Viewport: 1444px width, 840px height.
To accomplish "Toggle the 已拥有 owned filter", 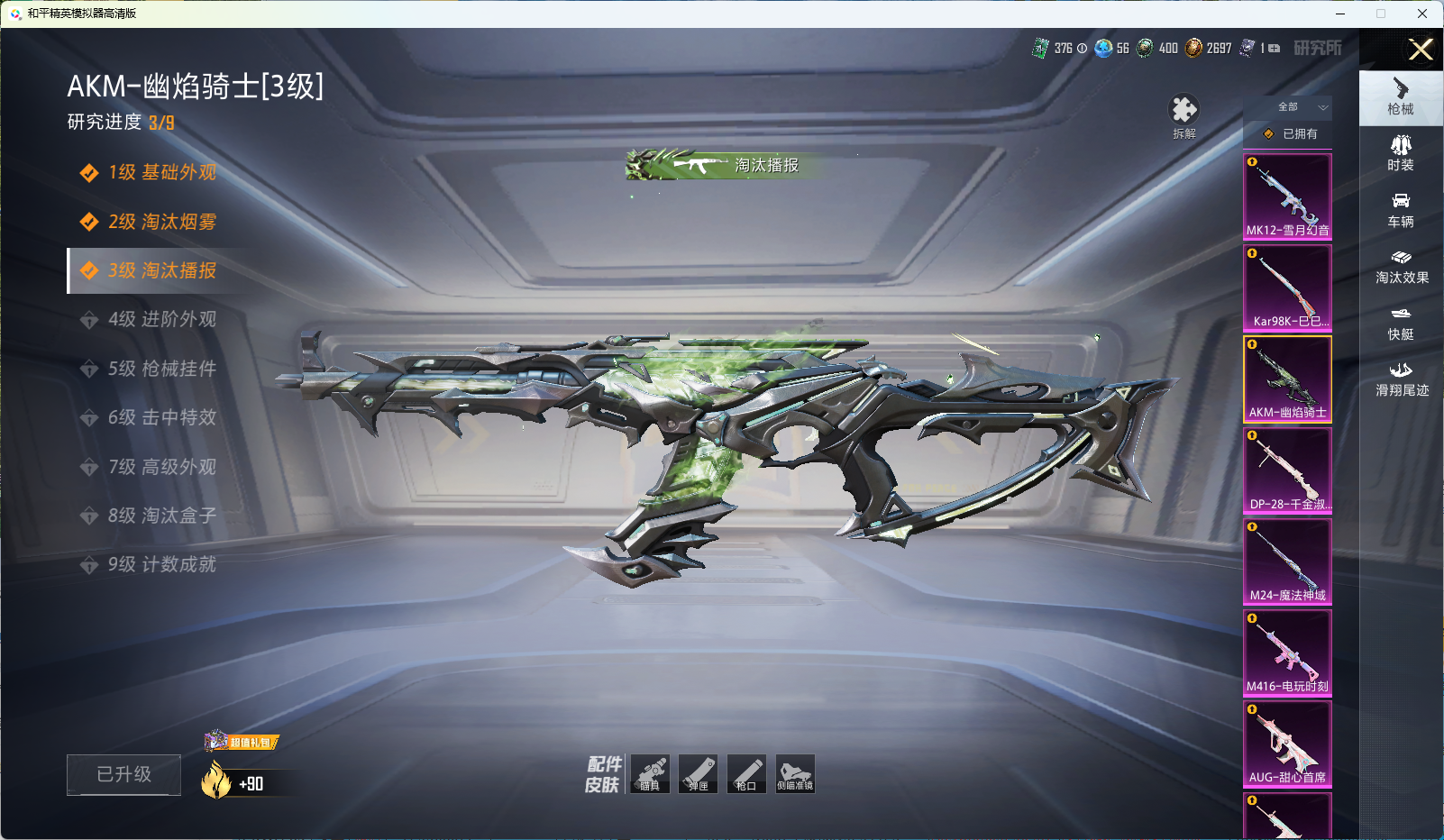I will point(1288,133).
